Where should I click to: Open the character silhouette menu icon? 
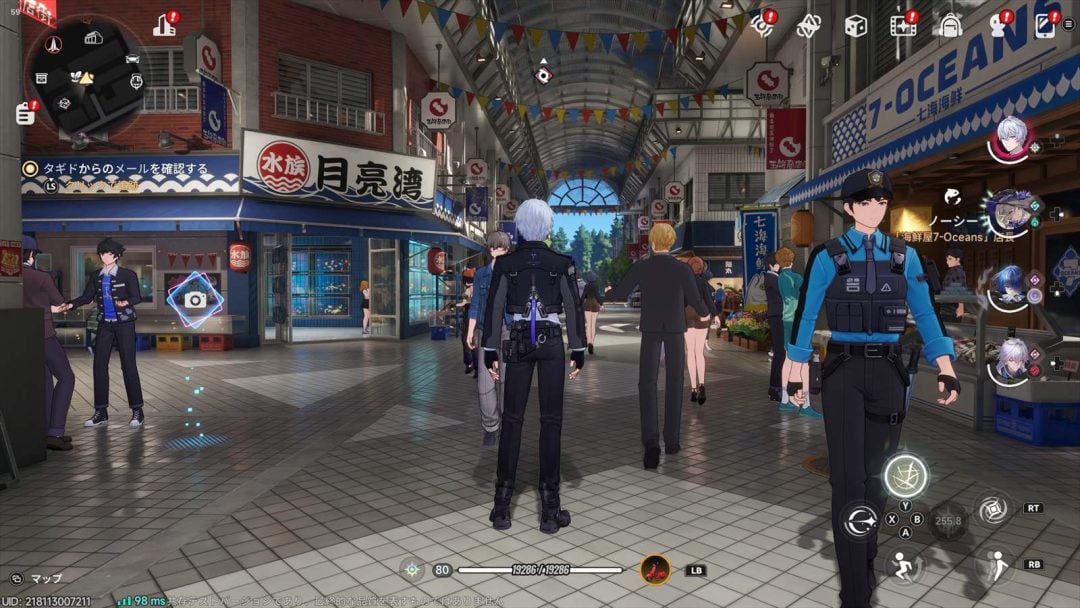[996, 26]
